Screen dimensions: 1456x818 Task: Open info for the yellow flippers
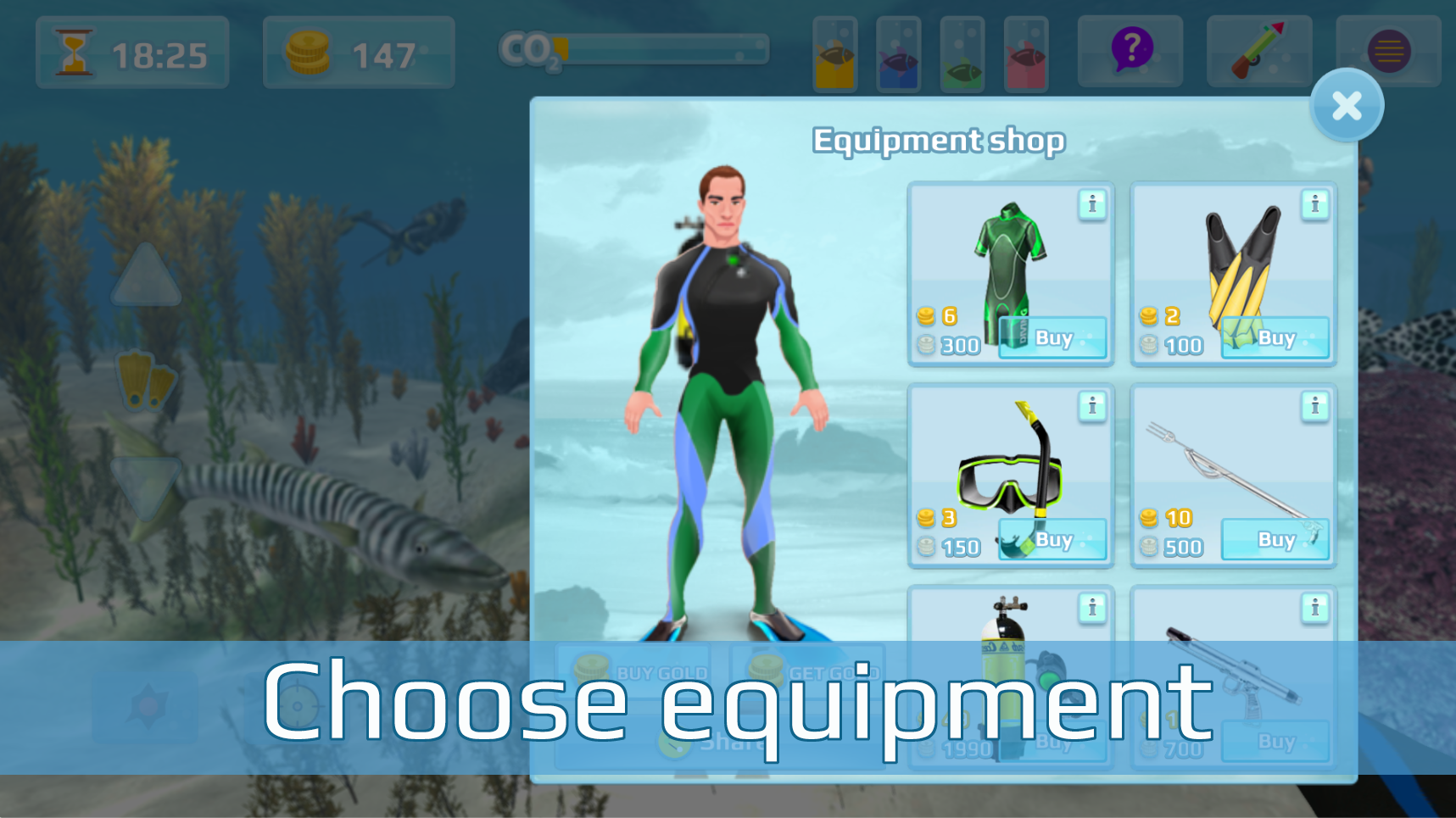pos(1315,204)
